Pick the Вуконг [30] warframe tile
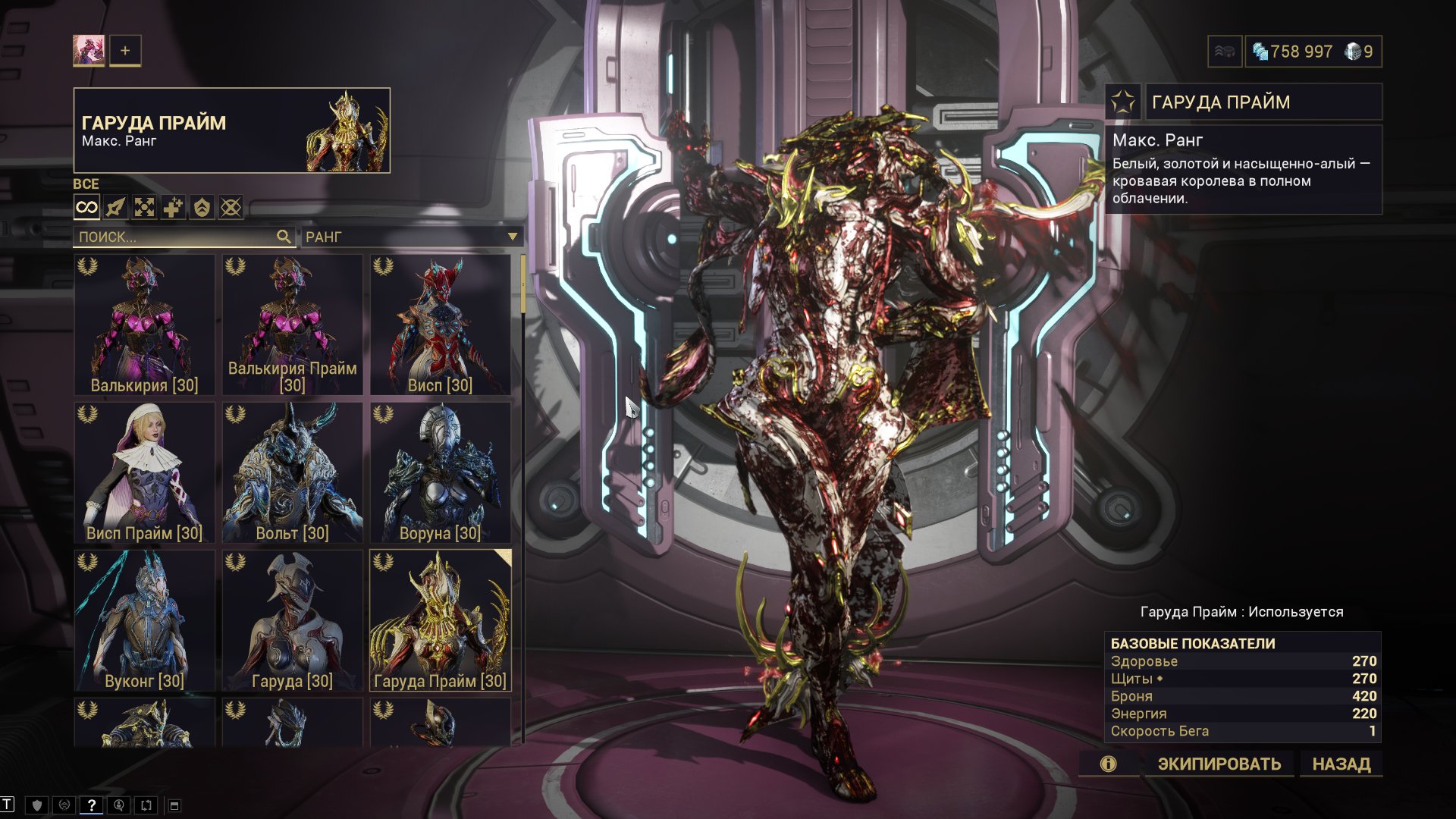1456x819 pixels. [144, 620]
